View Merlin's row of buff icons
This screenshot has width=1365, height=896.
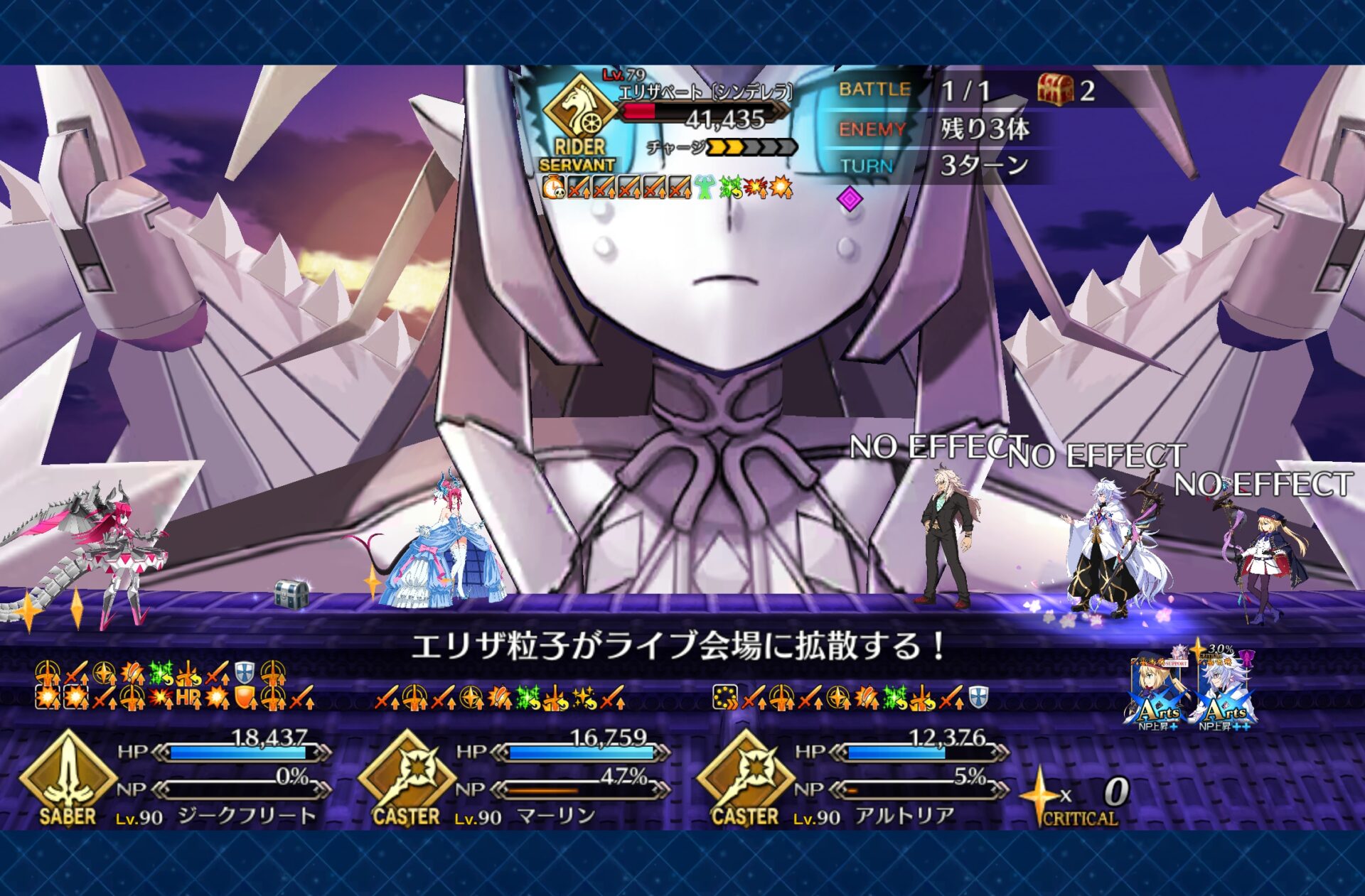tap(500, 698)
